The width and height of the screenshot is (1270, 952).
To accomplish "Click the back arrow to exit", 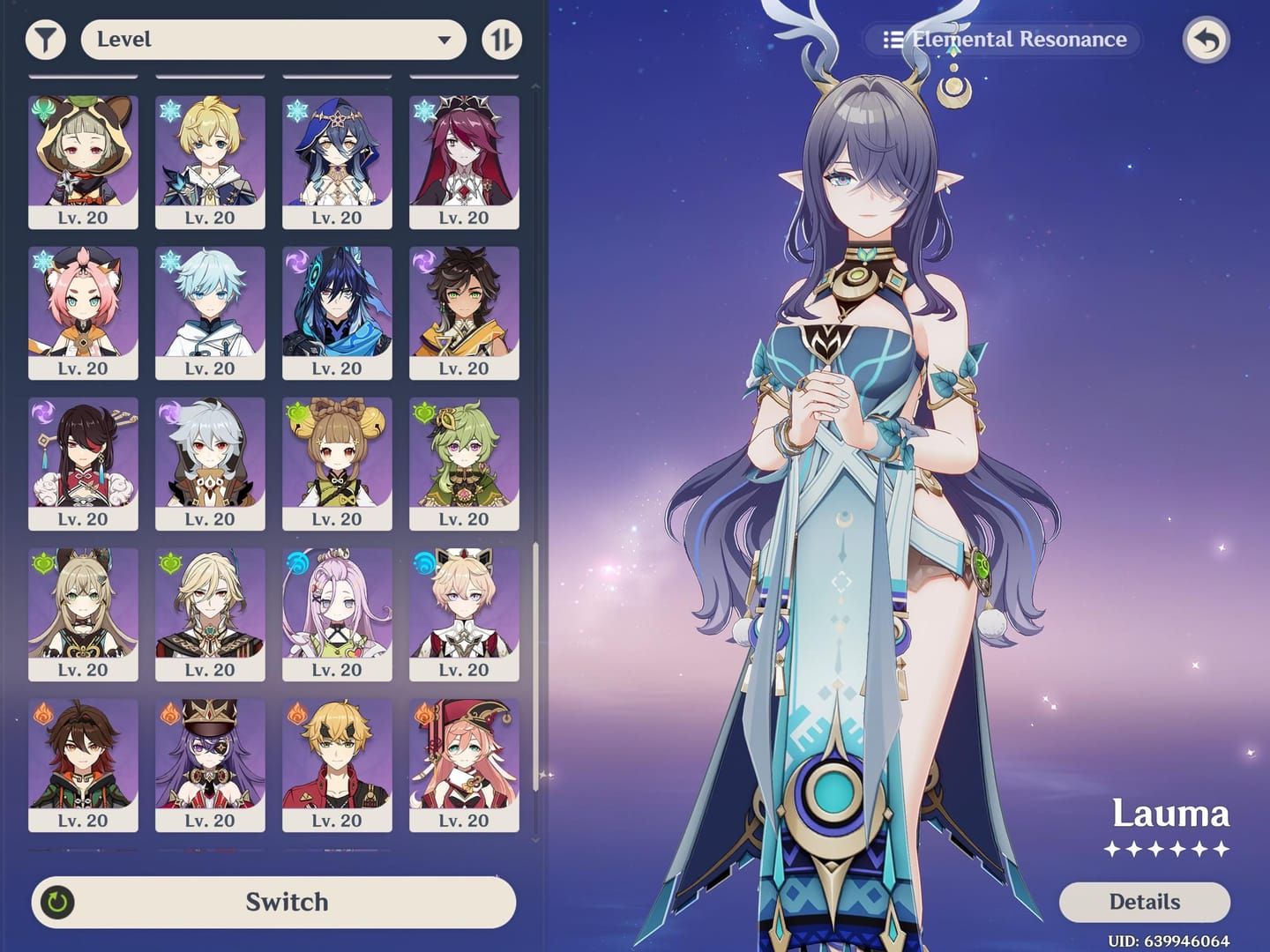I will [x=1206, y=40].
